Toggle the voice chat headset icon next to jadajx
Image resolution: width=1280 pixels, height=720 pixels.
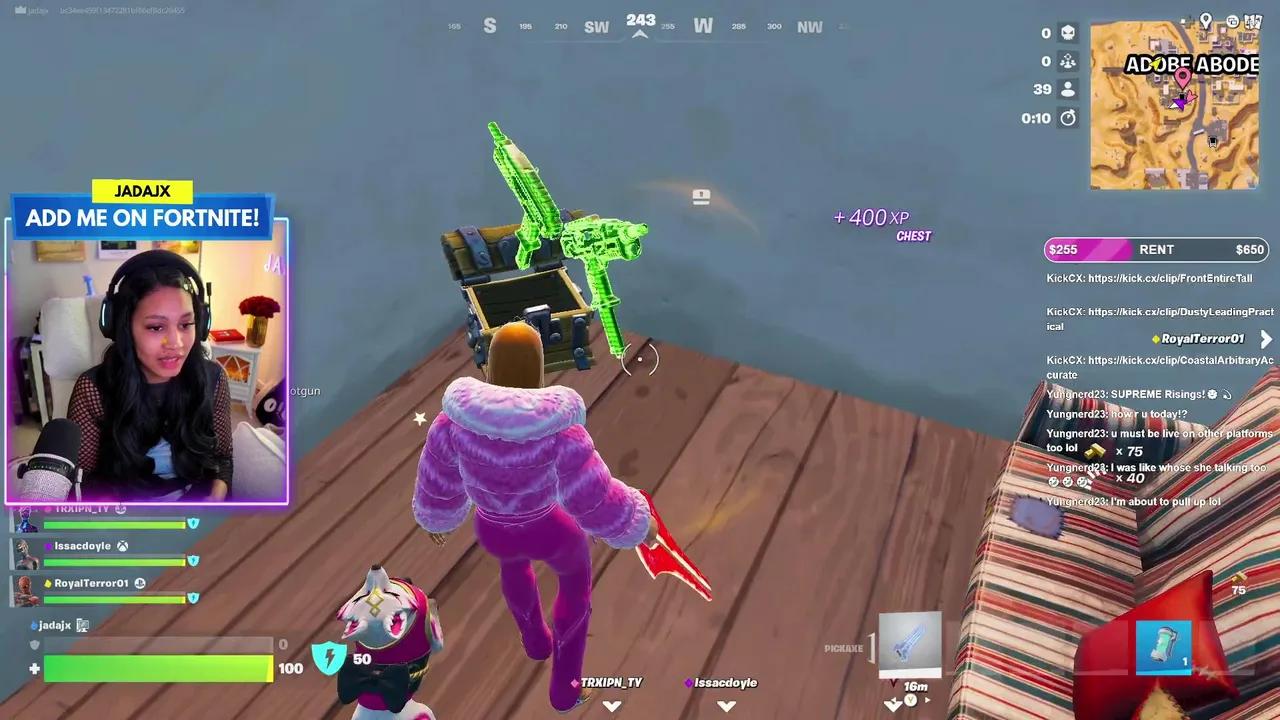(x=82, y=624)
